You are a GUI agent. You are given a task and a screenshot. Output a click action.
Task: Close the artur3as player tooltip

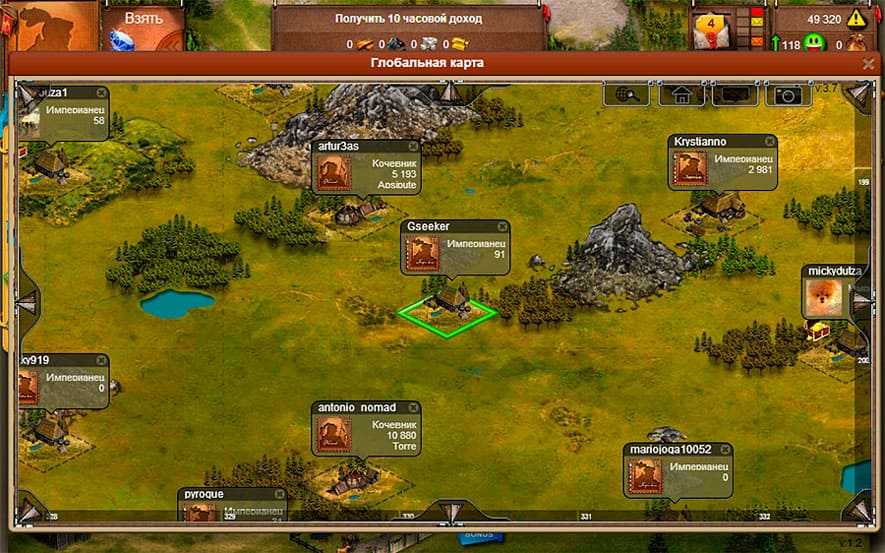pos(414,146)
